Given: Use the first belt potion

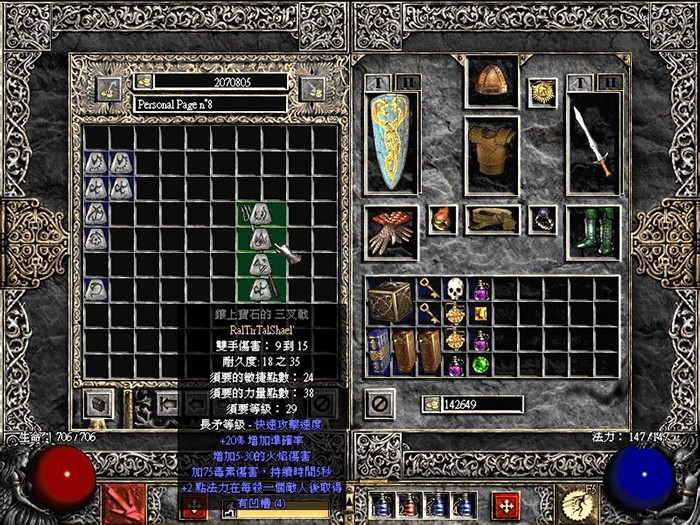Looking at the screenshot, I should (381, 505).
